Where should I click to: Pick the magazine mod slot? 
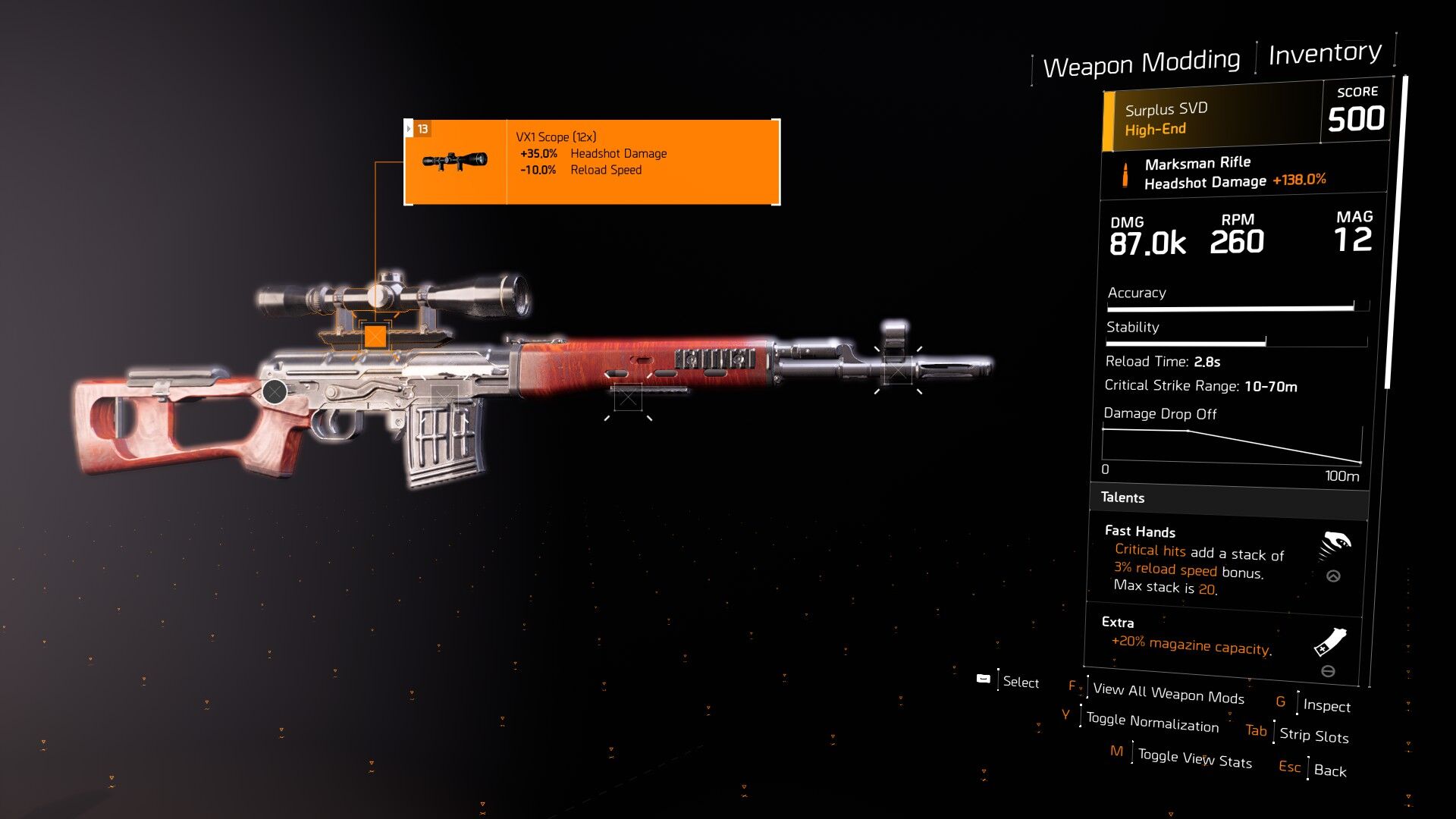point(444,395)
